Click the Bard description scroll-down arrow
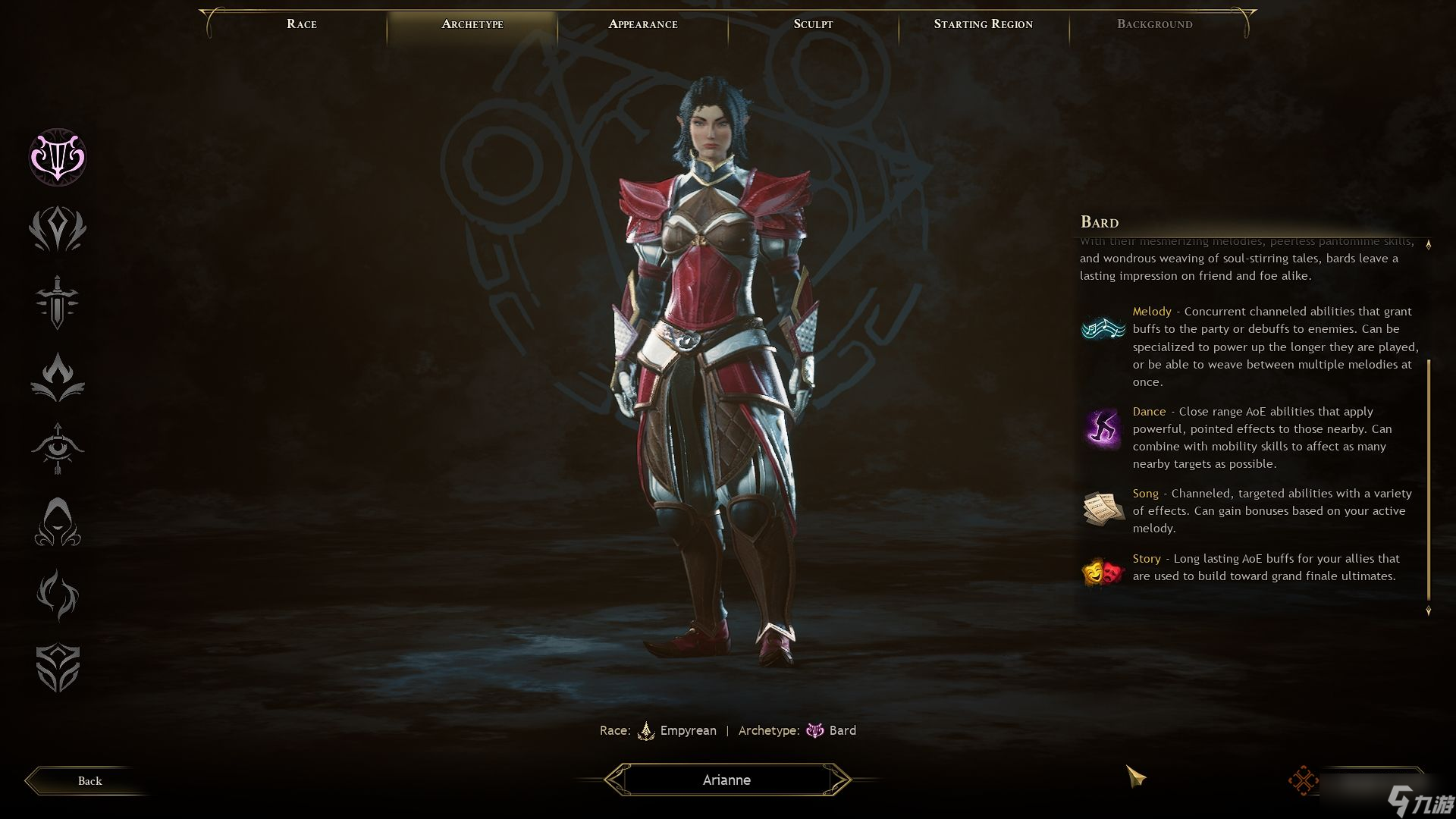The width and height of the screenshot is (1456, 819). pos(1429,610)
